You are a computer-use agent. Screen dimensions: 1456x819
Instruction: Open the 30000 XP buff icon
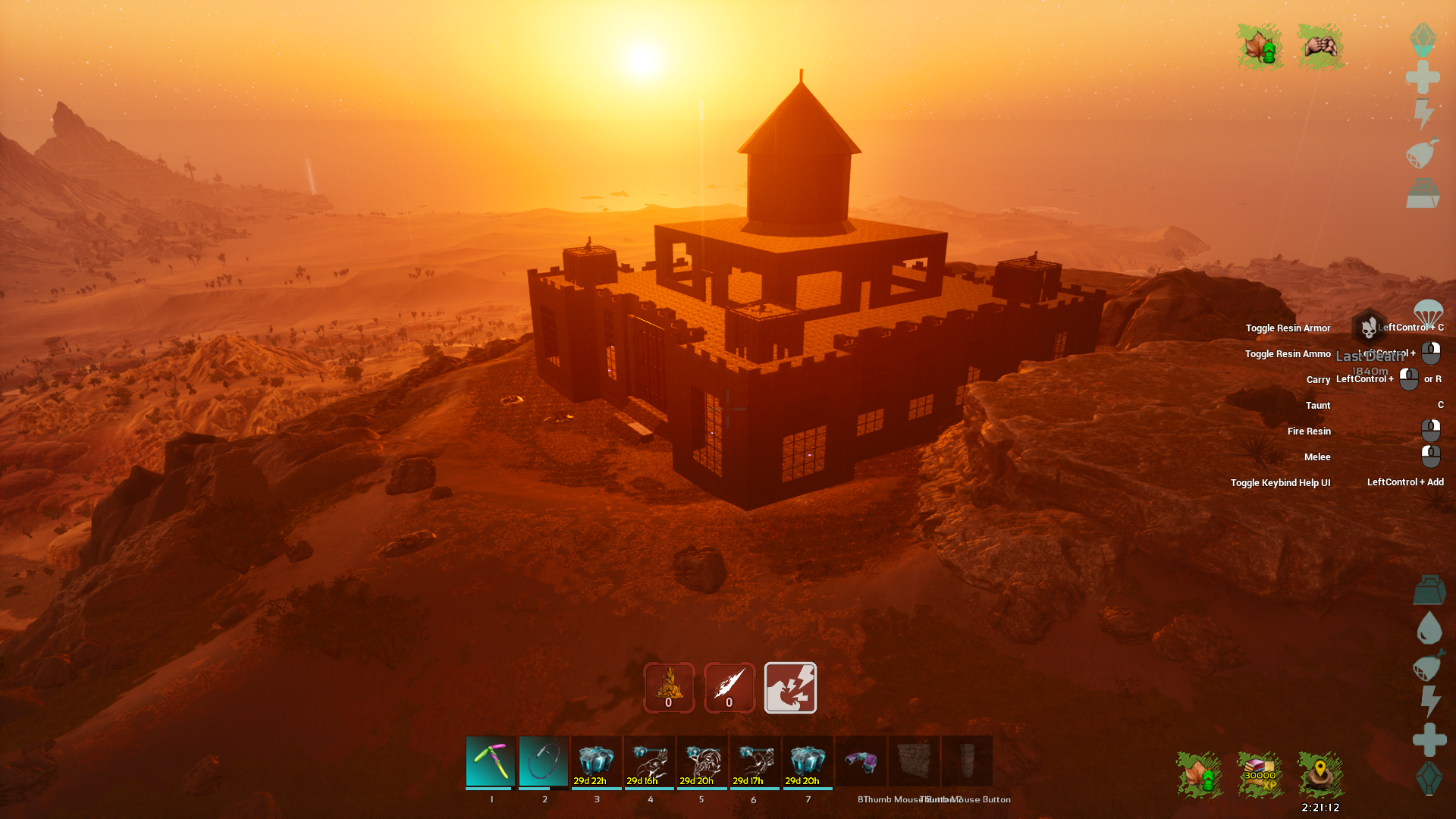(1260, 775)
